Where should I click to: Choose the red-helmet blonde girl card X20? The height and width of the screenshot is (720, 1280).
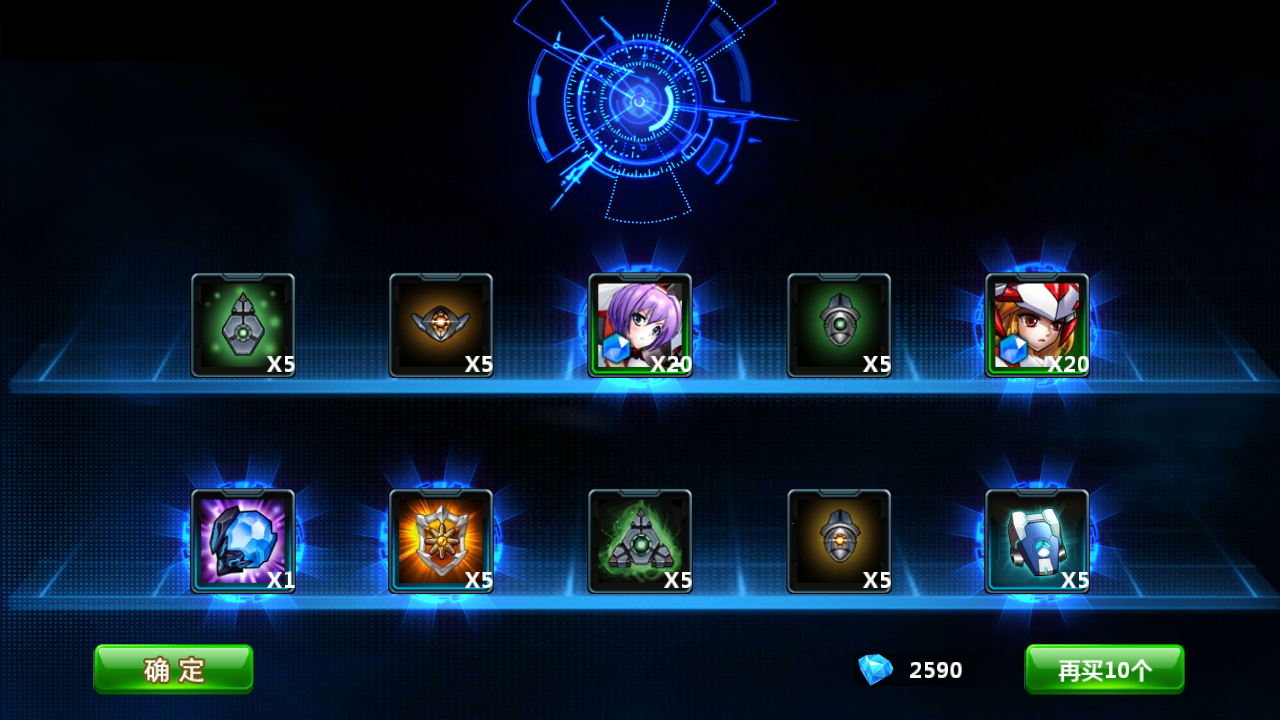[1037, 325]
